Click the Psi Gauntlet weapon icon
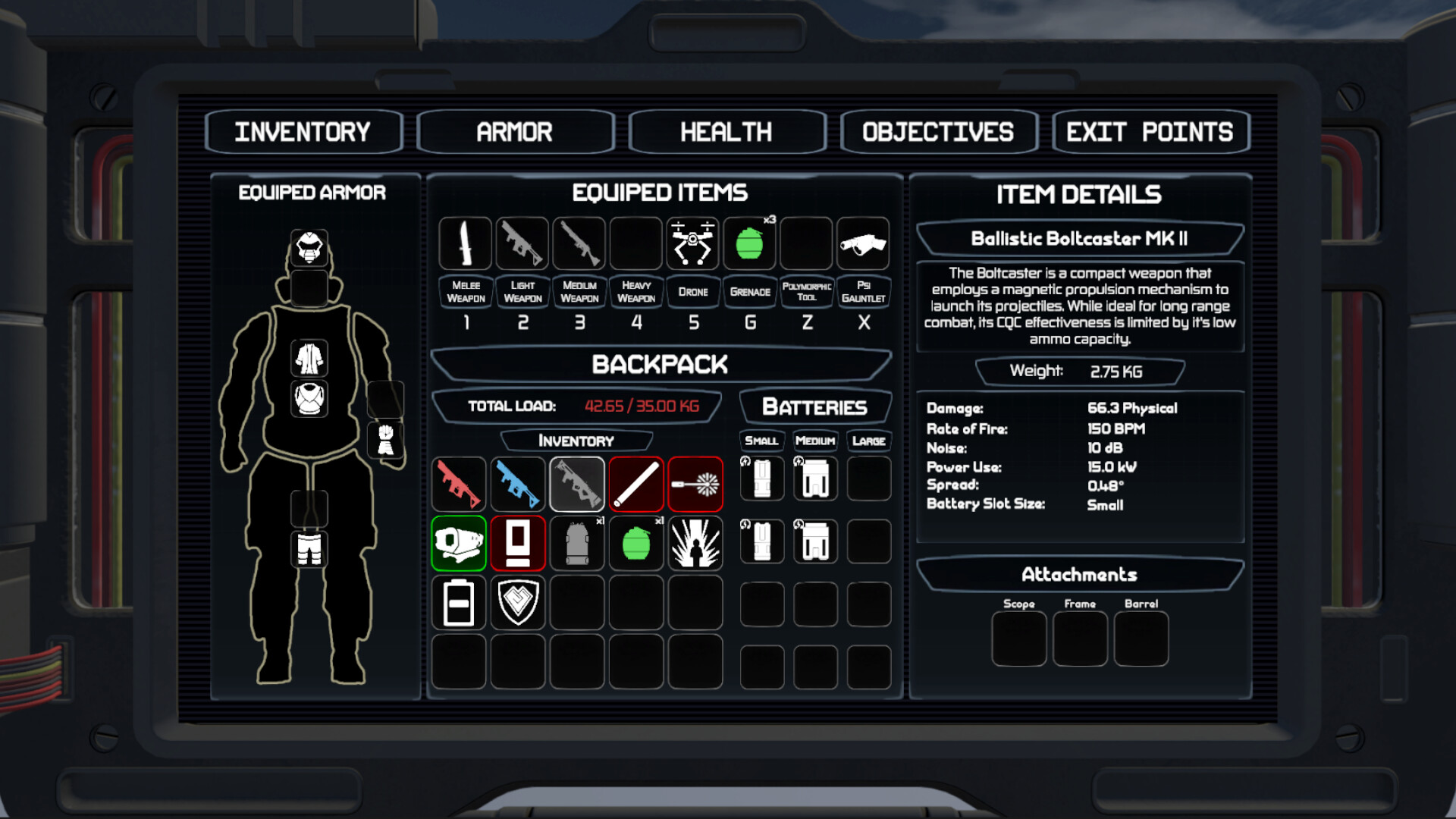 [x=864, y=243]
